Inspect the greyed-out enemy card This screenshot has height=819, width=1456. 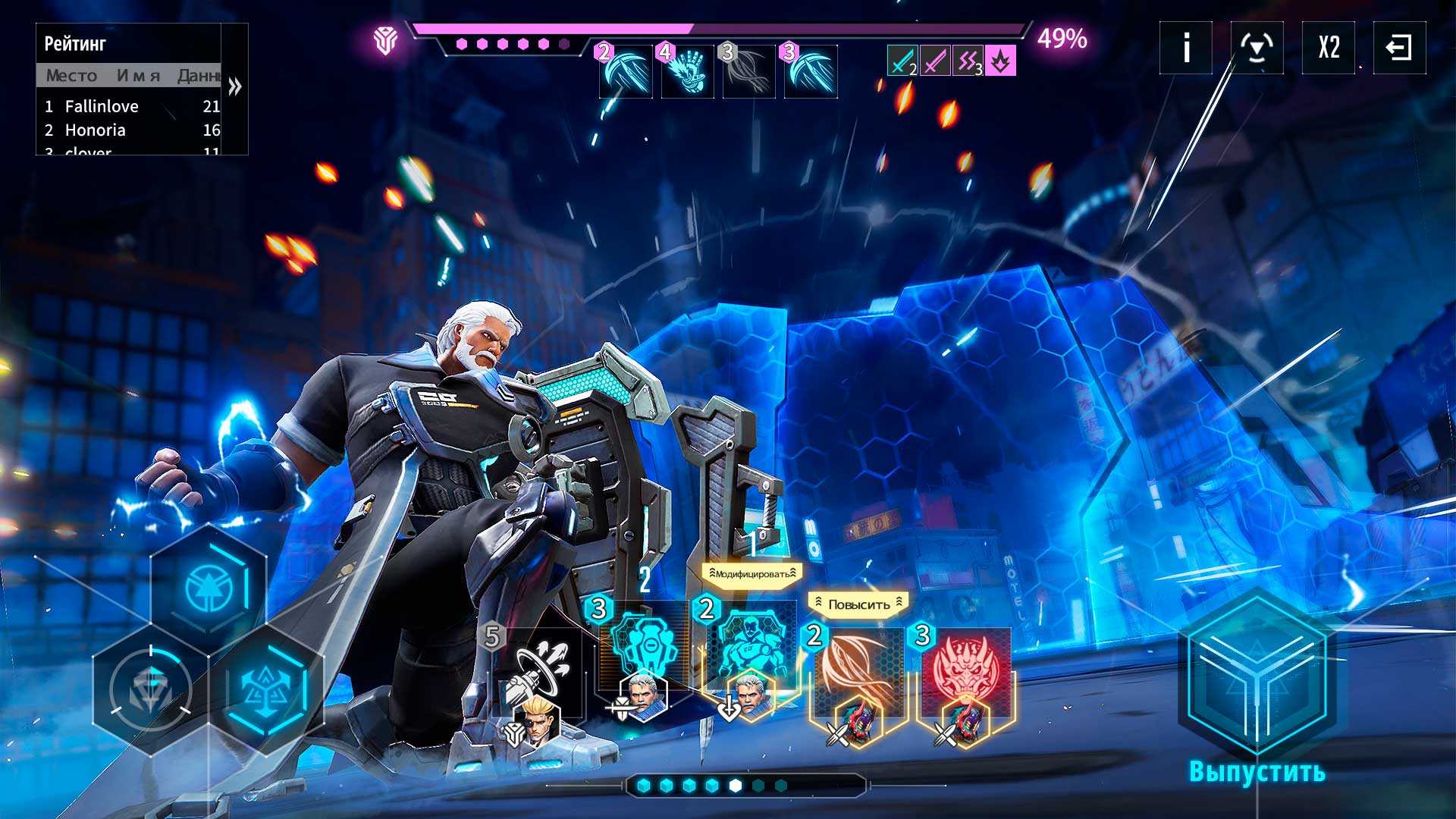pyautogui.click(x=748, y=71)
